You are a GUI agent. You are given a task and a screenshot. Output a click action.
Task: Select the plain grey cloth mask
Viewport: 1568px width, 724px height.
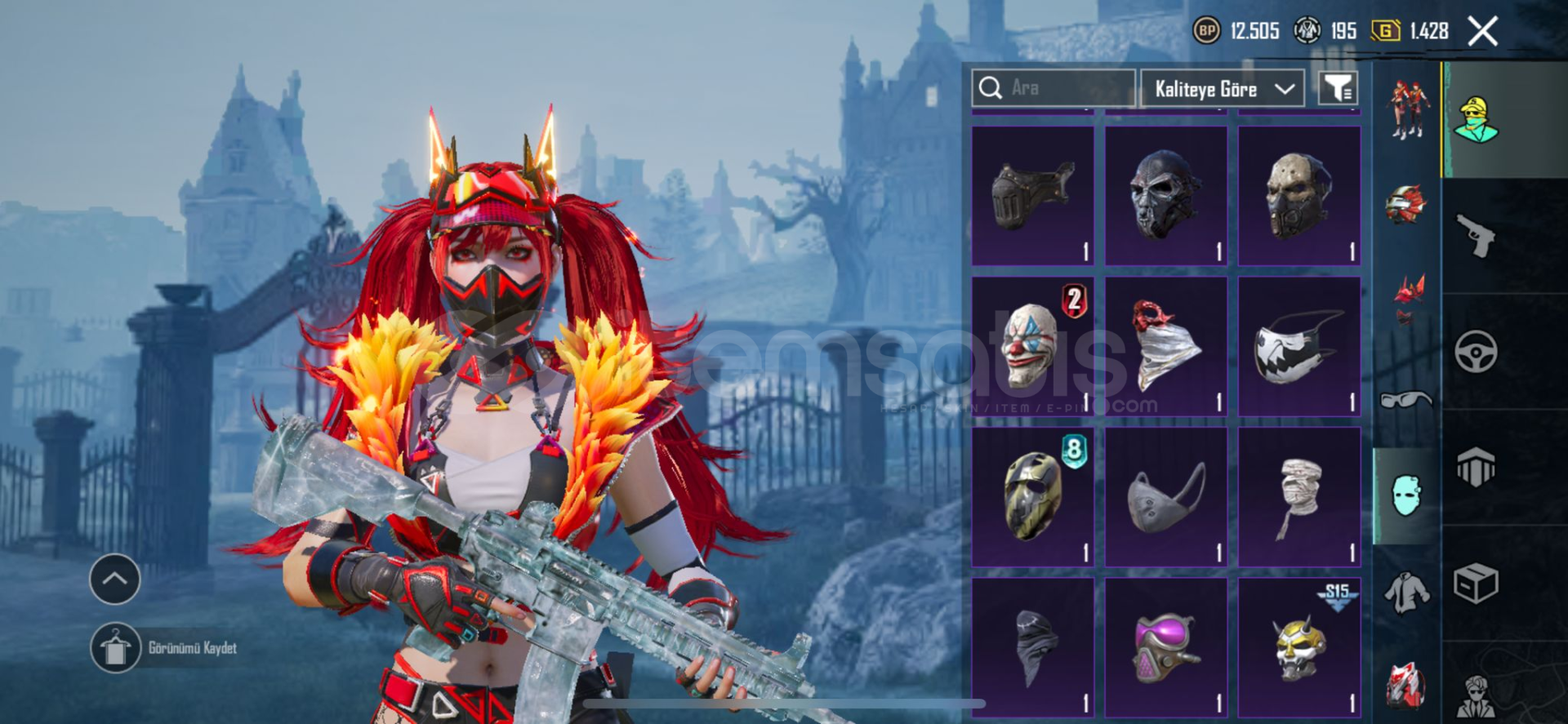click(1165, 496)
